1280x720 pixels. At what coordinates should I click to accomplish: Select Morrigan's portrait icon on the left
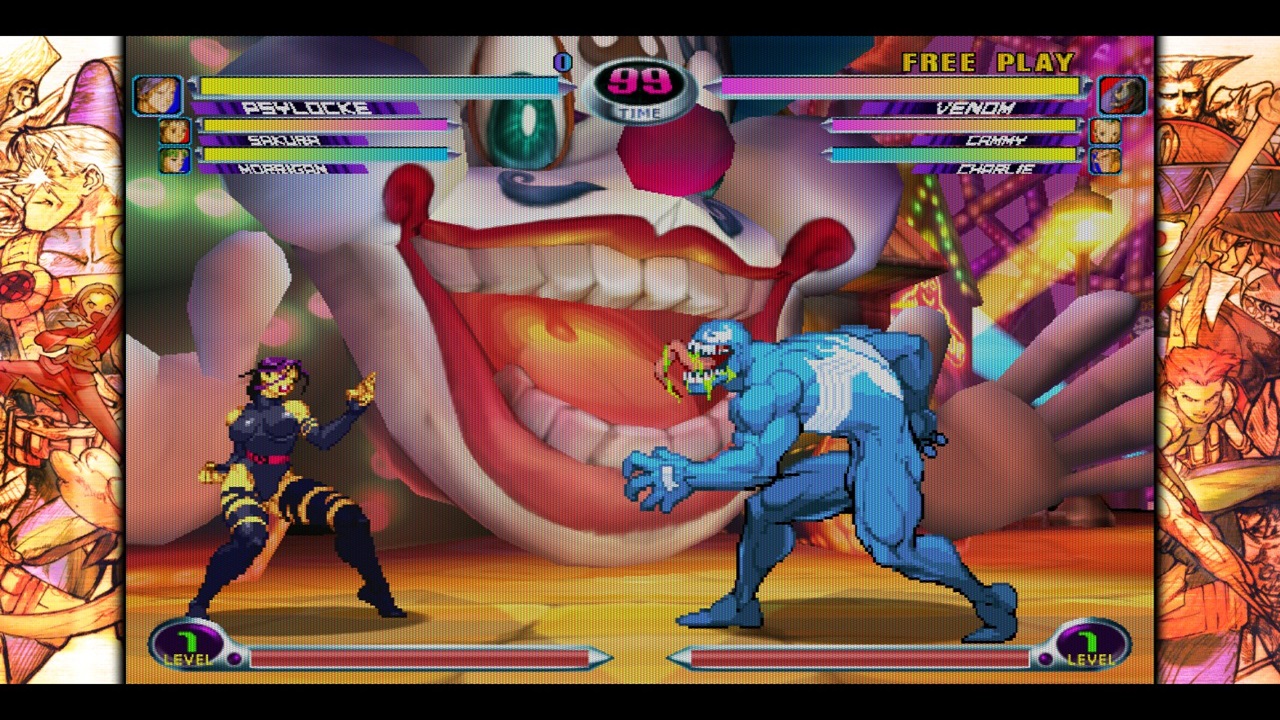pos(173,162)
